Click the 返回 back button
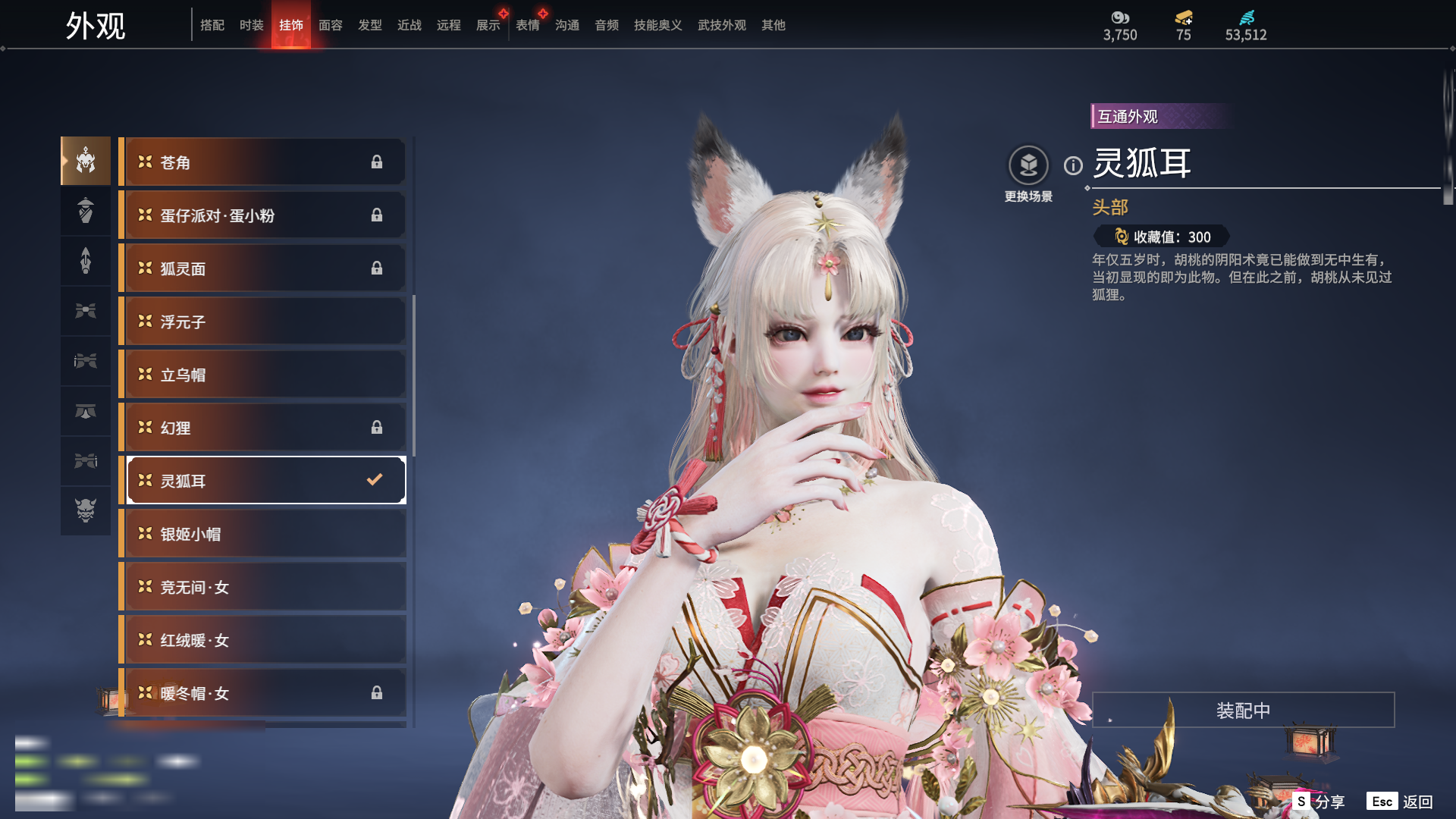Viewport: 1456px width, 819px height. [1401, 802]
